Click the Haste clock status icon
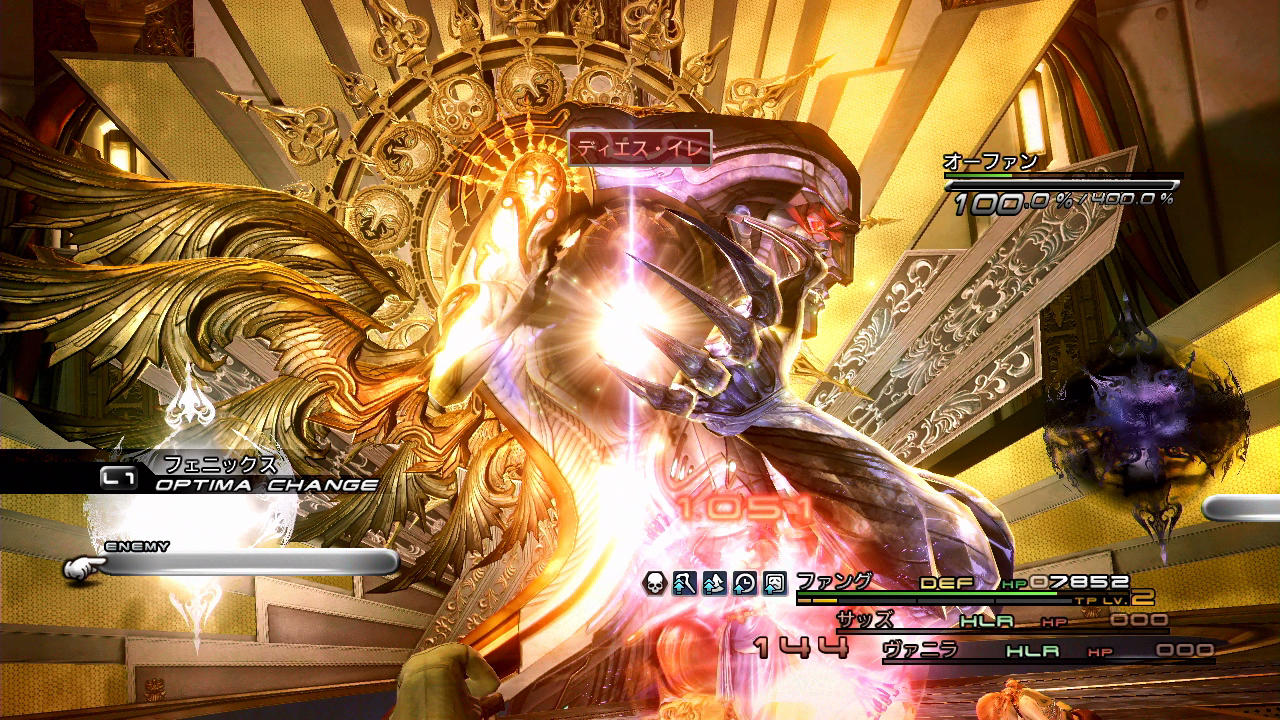Viewport: 1280px width, 720px height. pos(744,583)
